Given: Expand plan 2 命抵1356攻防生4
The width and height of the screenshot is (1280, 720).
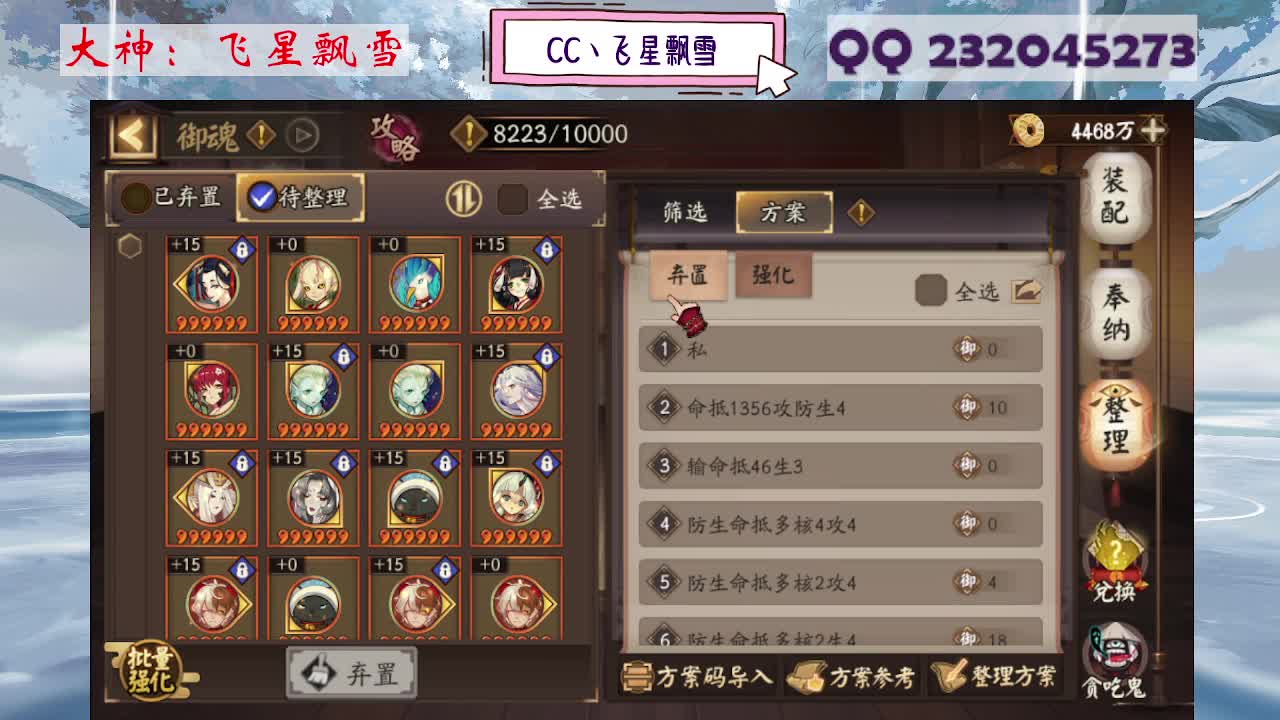Looking at the screenshot, I should coord(840,408).
